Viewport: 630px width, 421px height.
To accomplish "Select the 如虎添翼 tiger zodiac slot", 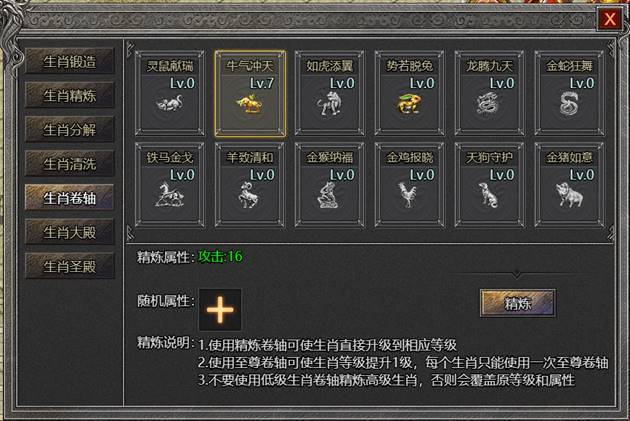I will [x=330, y=92].
